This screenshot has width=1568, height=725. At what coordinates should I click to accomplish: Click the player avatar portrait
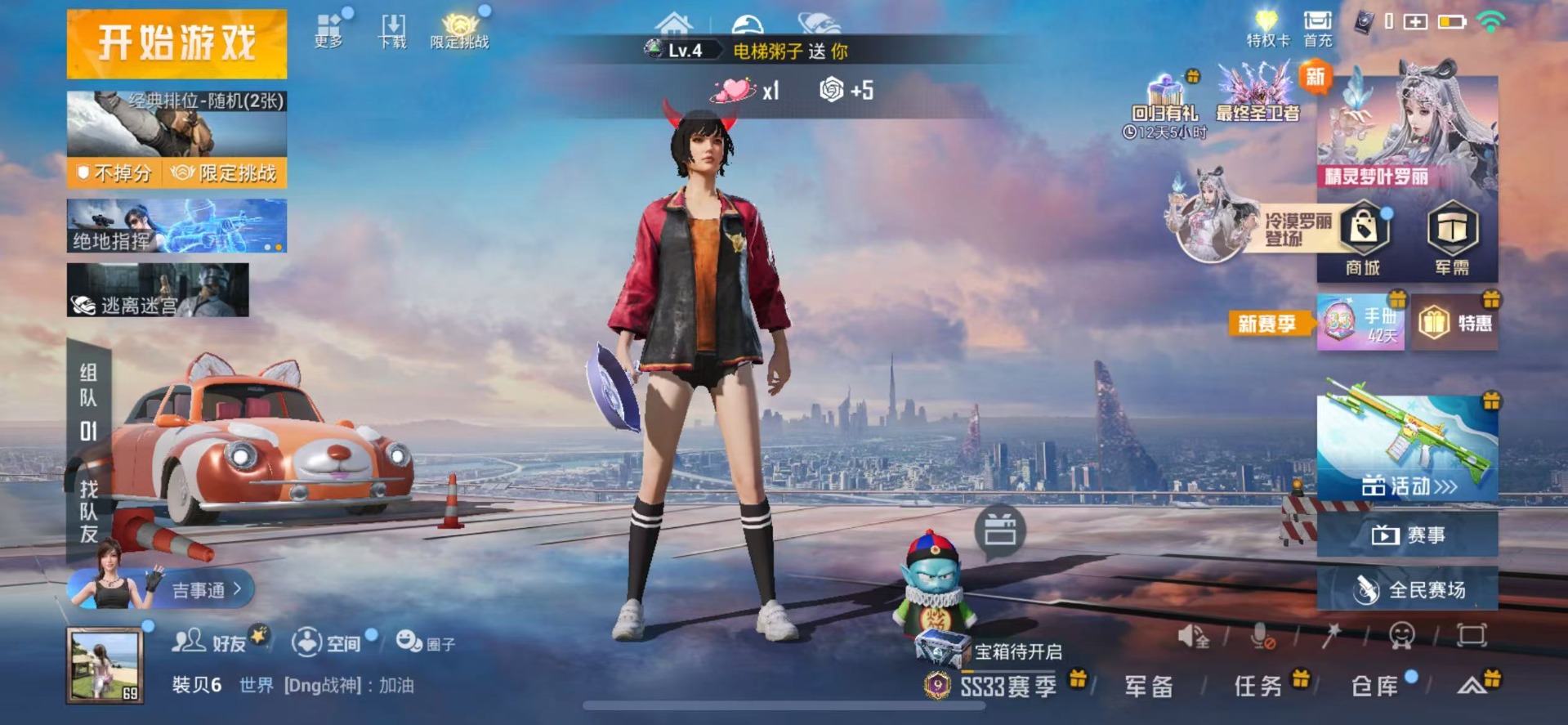105,665
